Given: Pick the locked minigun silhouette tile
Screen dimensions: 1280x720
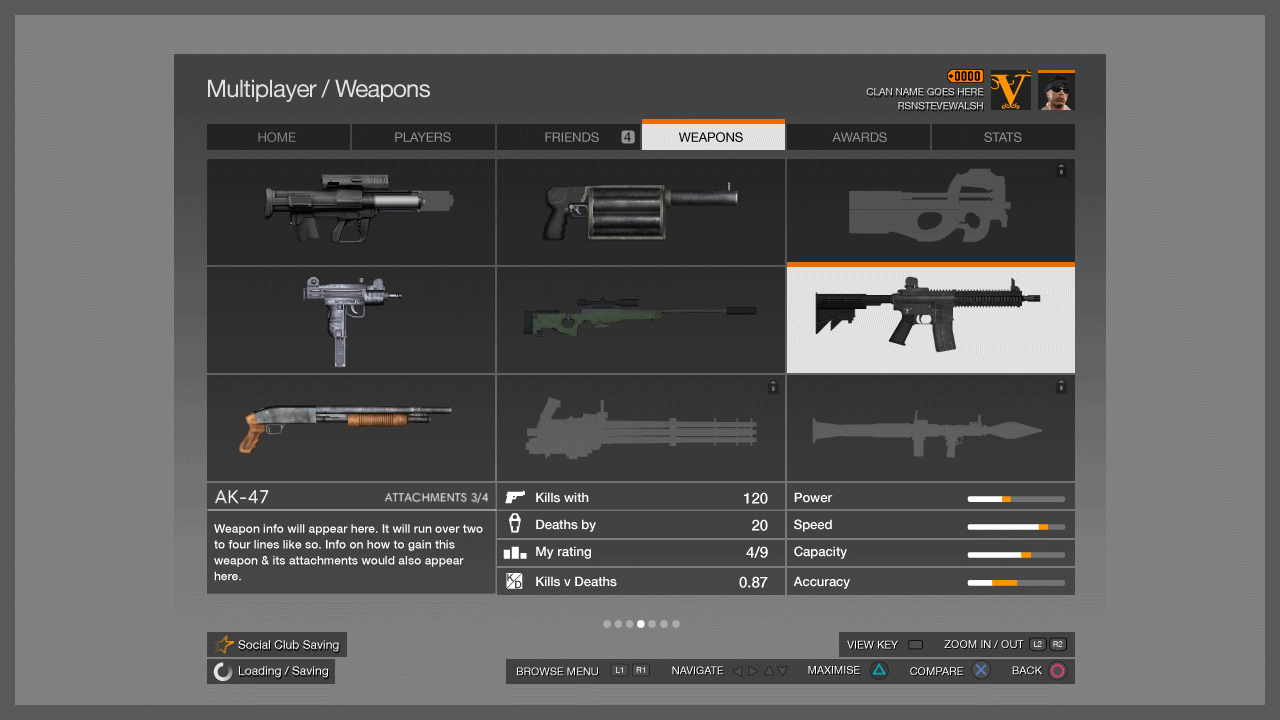Looking at the screenshot, I should click(640, 428).
